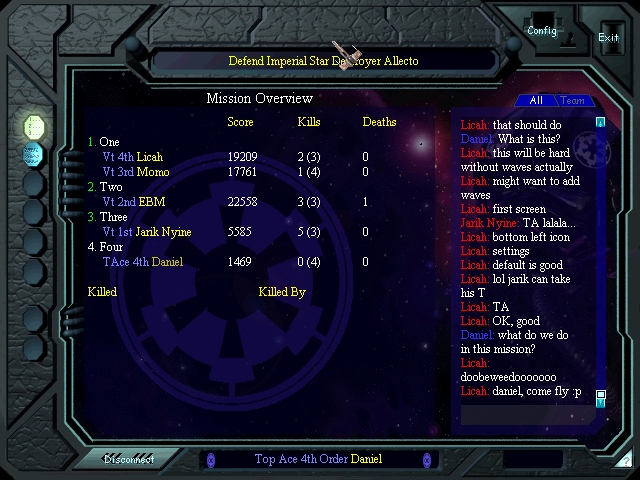Select player Daniel in team Four
640x480 pixels.
pos(167,262)
